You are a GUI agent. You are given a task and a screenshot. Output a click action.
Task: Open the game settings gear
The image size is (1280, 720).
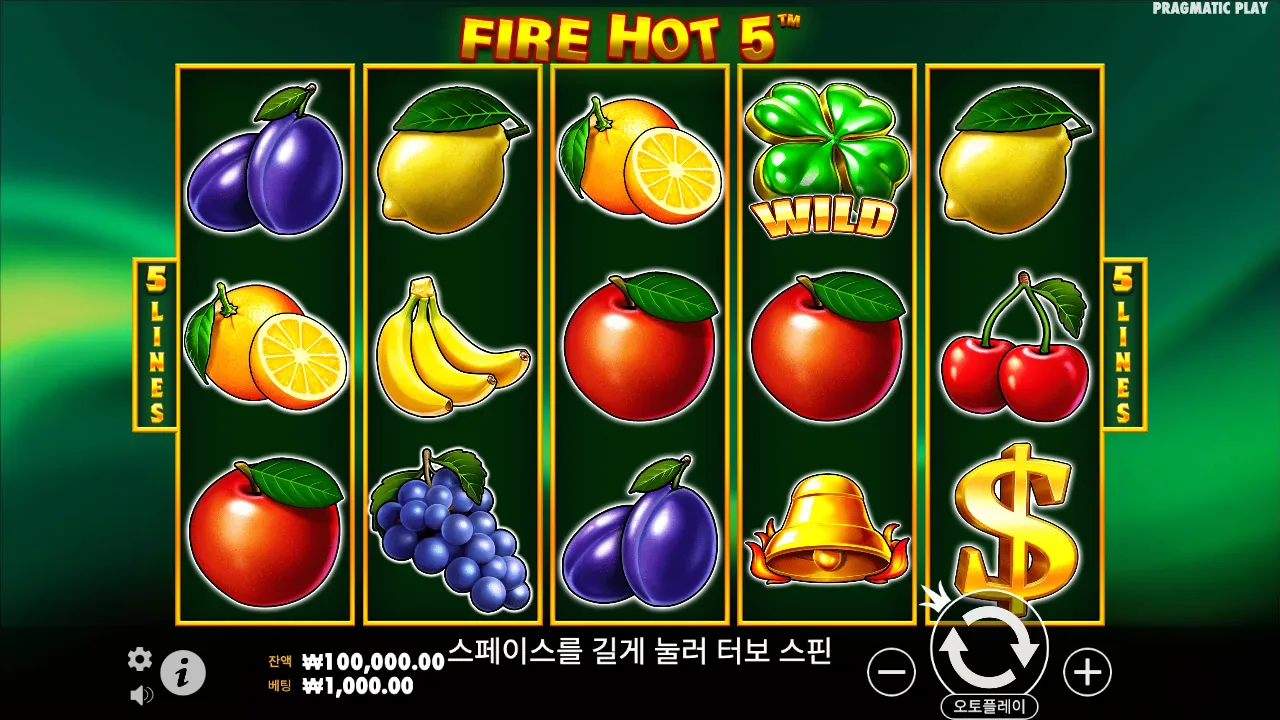pyautogui.click(x=139, y=660)
